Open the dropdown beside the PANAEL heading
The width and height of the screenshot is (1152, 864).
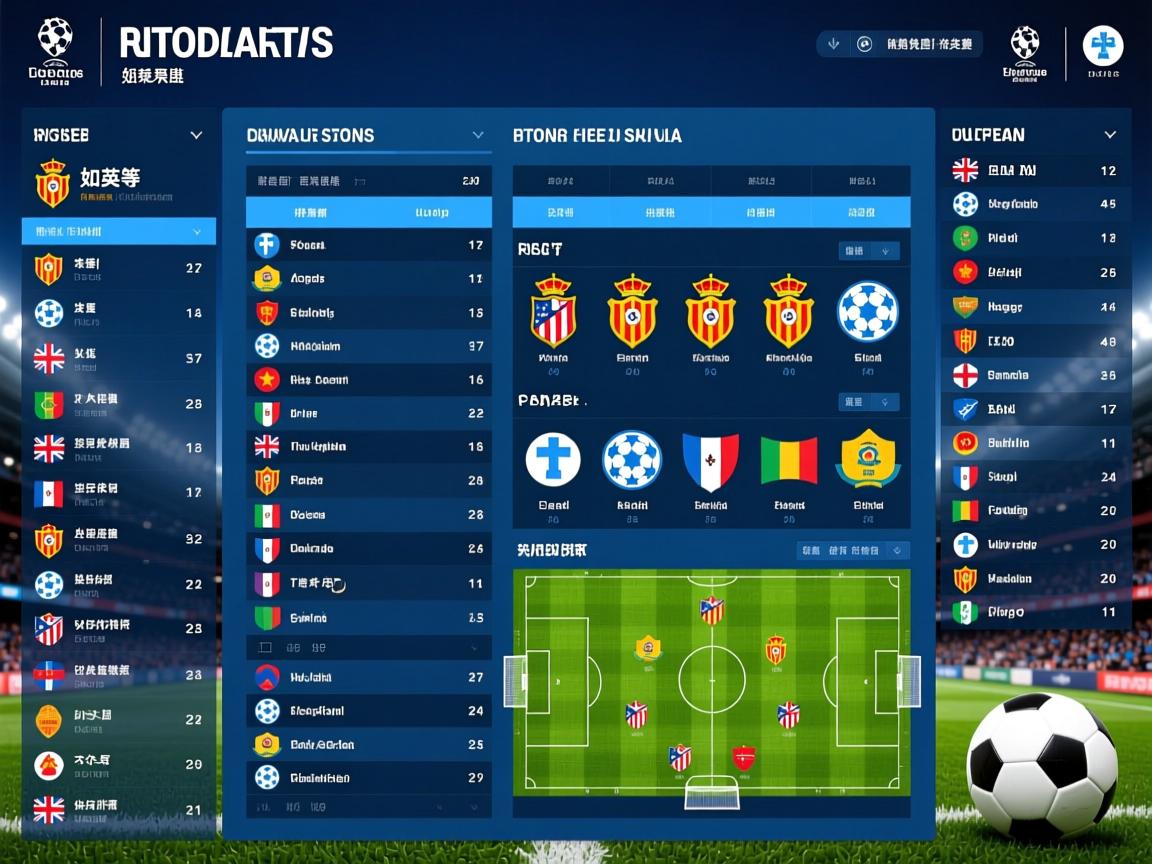tap(869, 402)
